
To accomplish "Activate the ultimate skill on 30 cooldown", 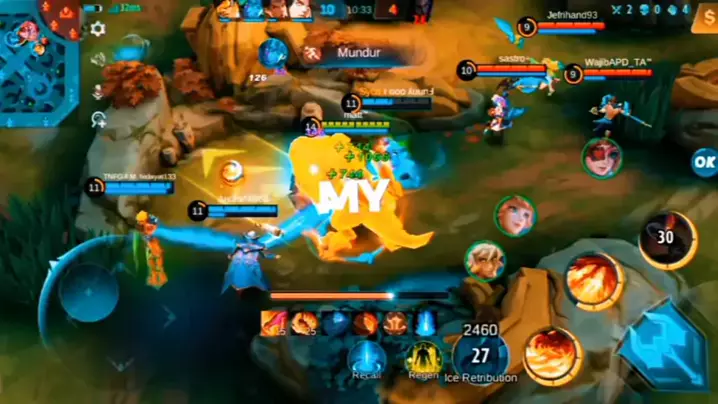I will pyautogui.click(x=667, y=238).
